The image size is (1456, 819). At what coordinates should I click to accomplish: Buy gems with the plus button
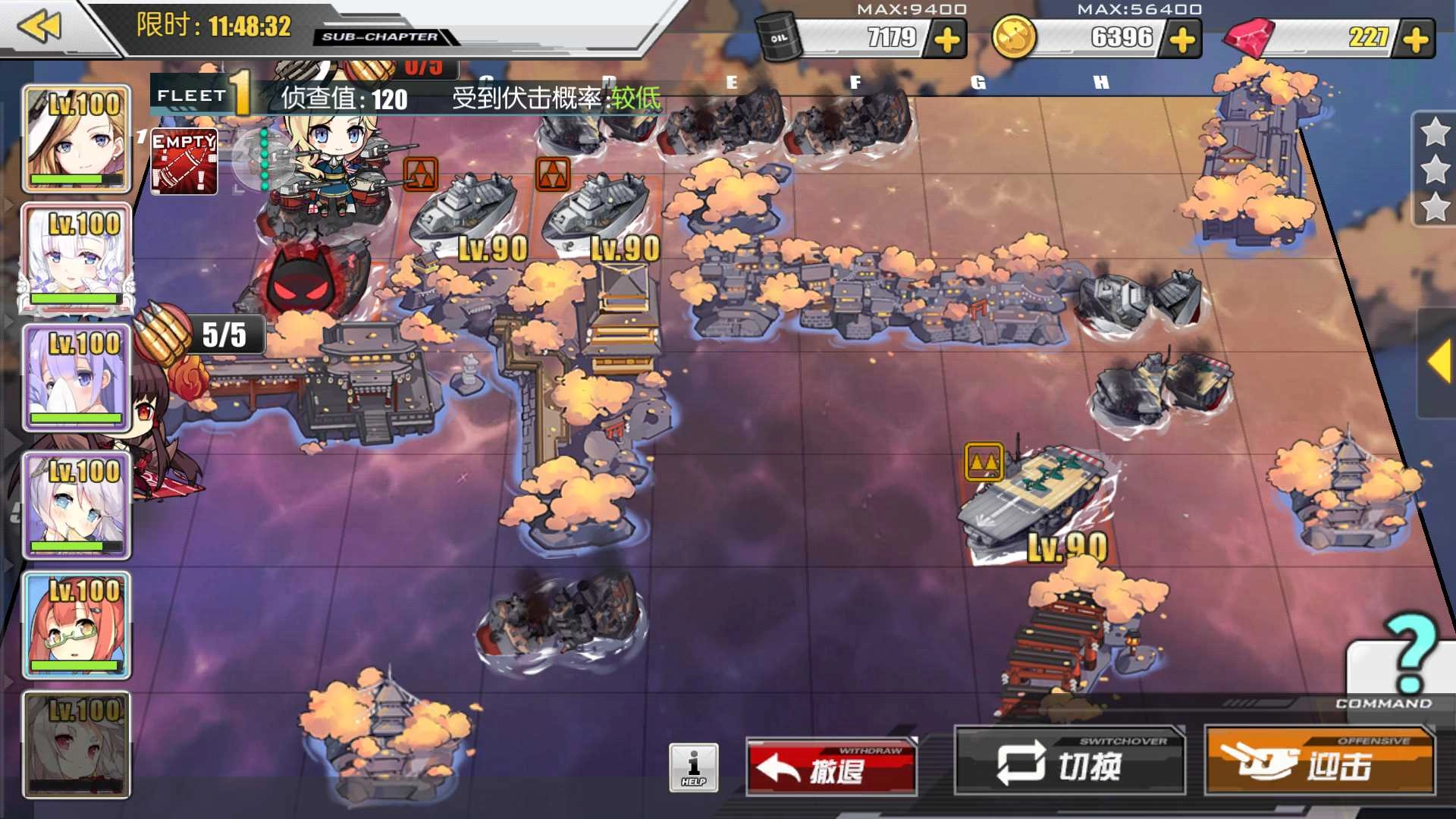pyautogui.click(x=1416, y=39)
